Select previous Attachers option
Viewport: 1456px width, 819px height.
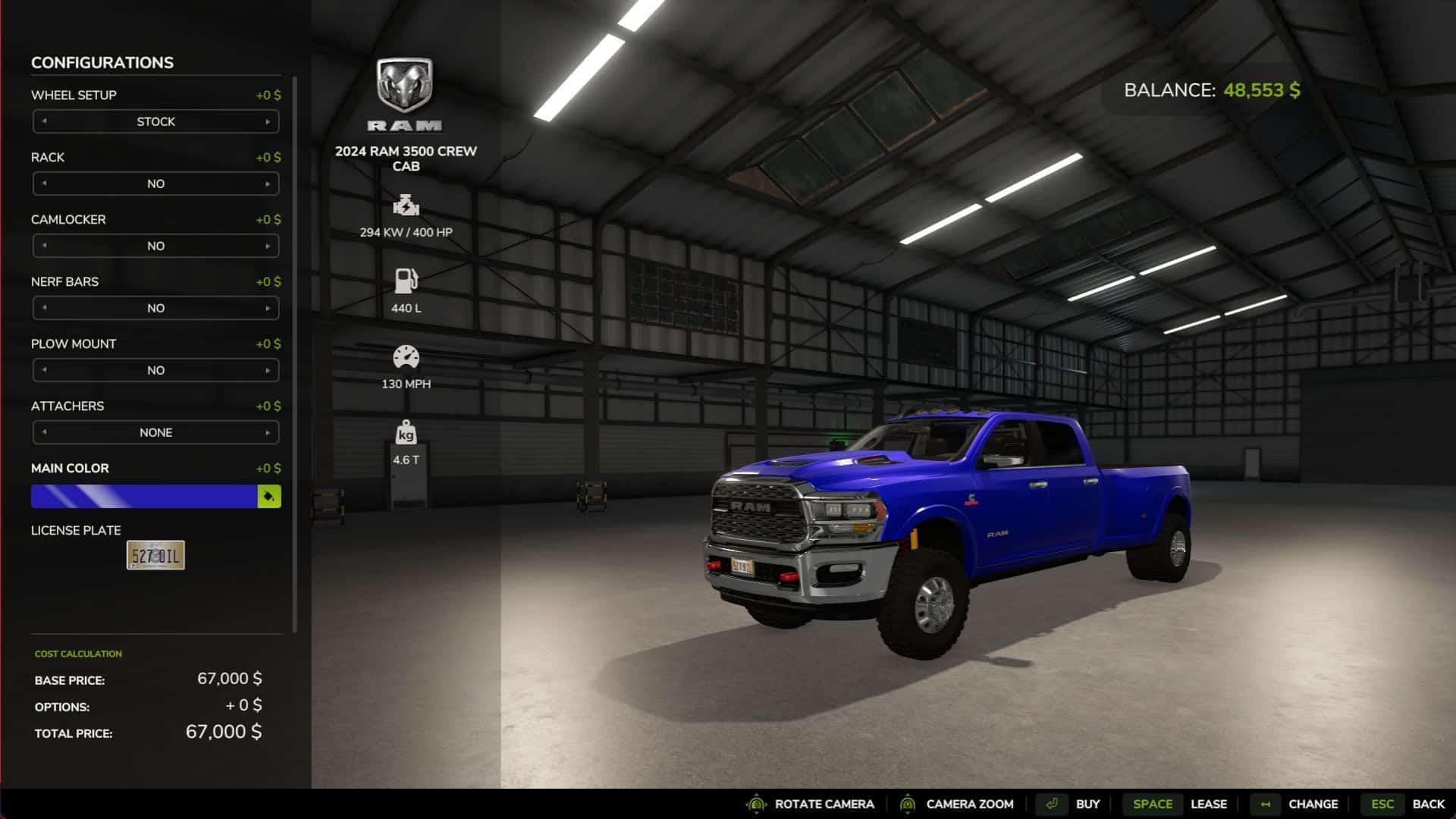click(x=44, y=432)
